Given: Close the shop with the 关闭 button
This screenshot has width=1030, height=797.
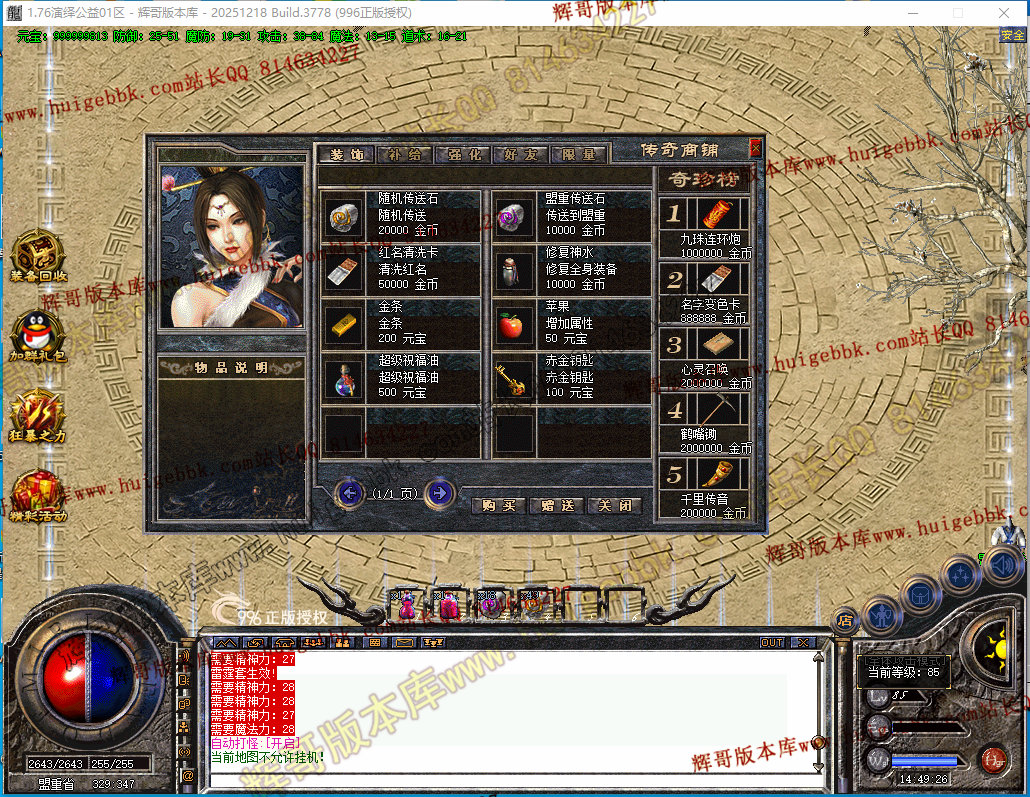Looking at the screenshot, I should (614, 506).
